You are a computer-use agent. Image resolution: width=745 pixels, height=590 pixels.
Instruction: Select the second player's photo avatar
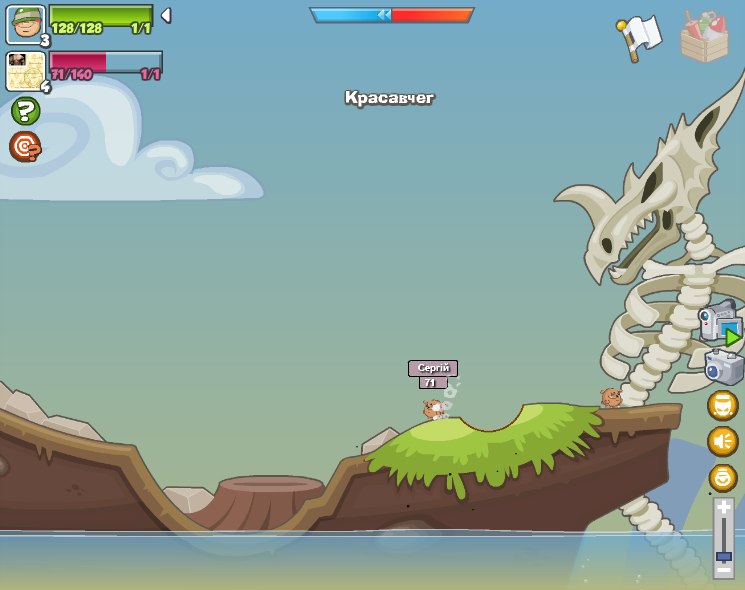(25, 70)
